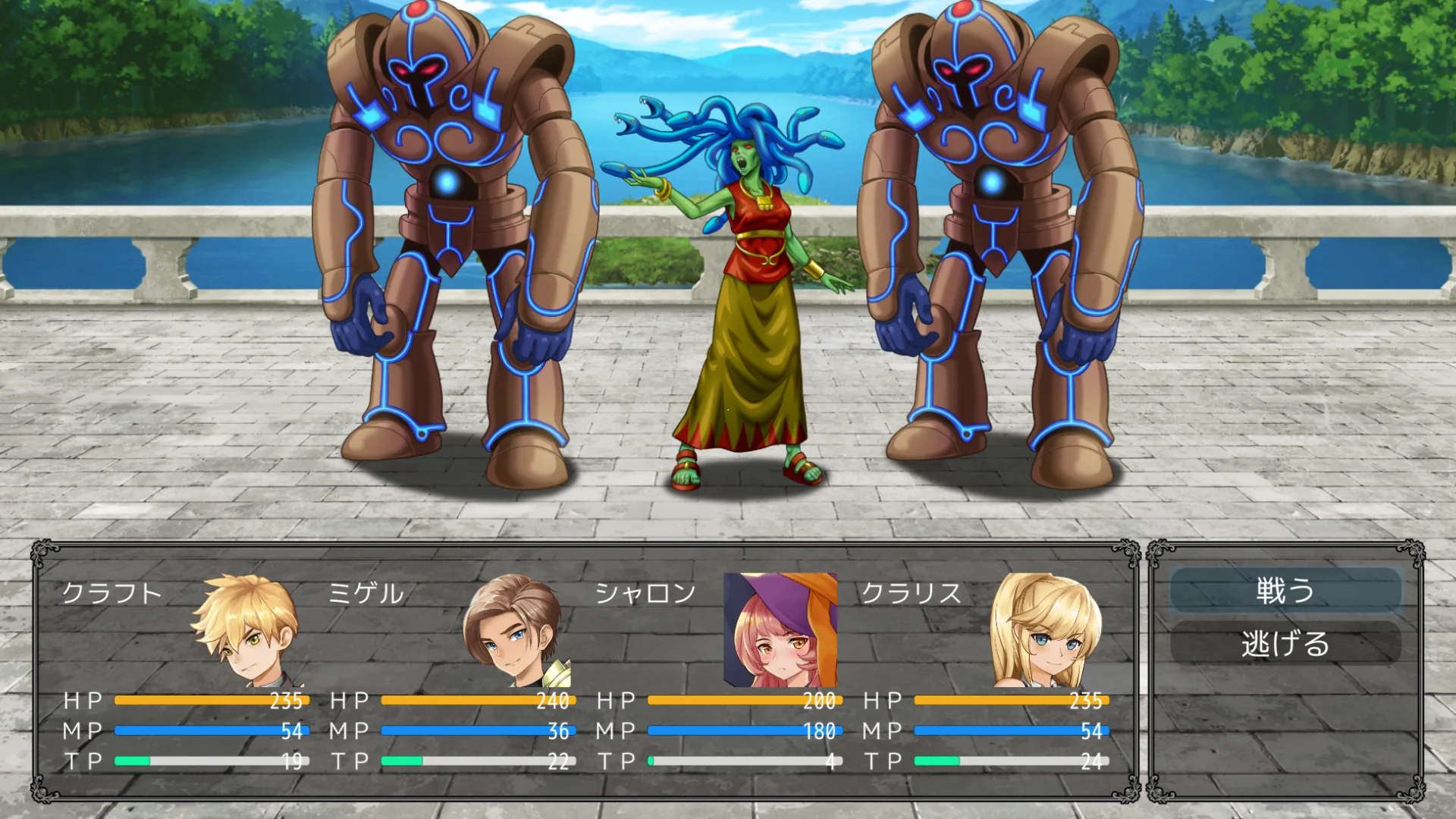Select the 逃げる (Escape) command
1456x819 pixels.
click(1285, 644)
